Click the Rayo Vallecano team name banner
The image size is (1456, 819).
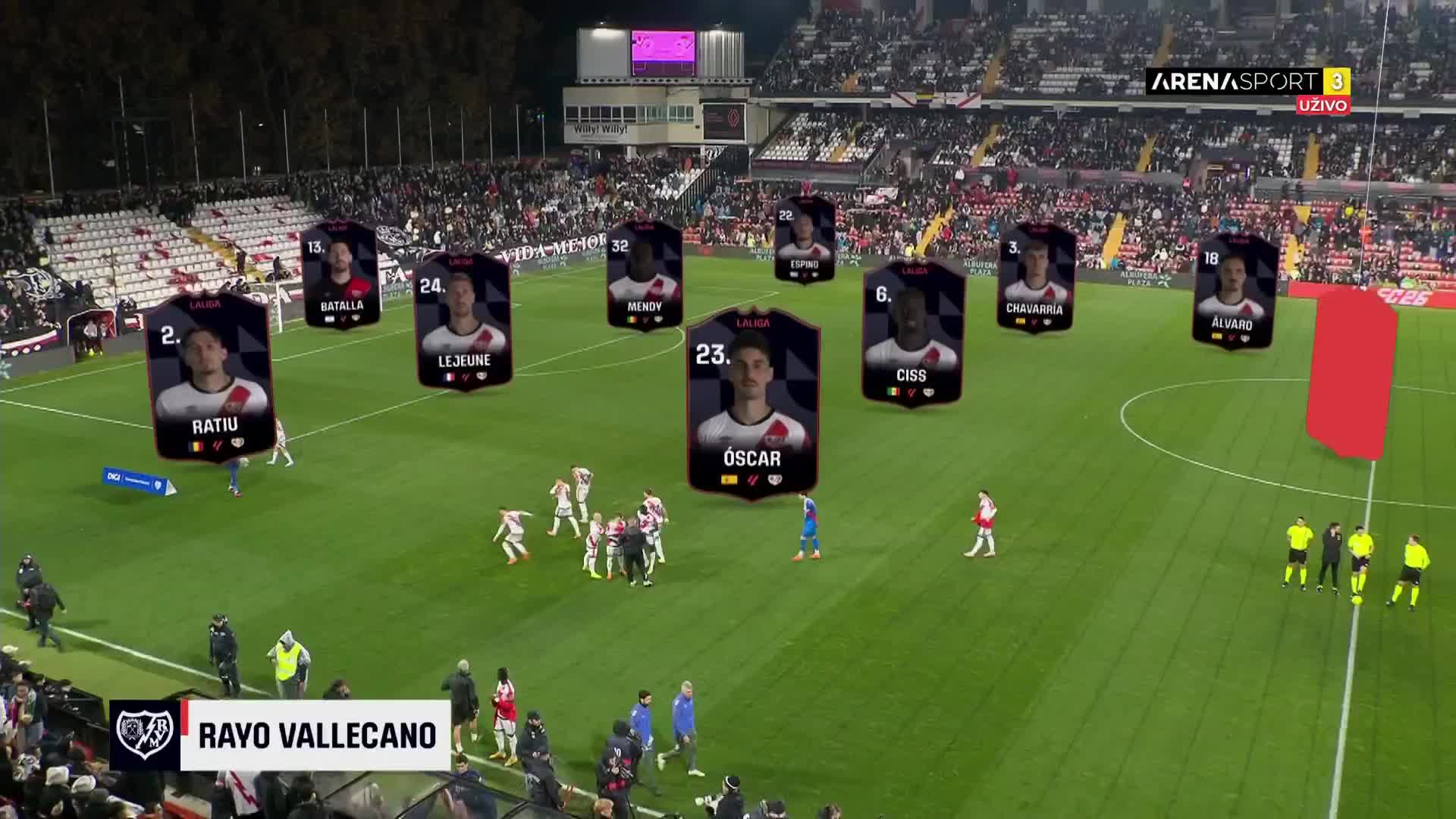tap(316, 735)
